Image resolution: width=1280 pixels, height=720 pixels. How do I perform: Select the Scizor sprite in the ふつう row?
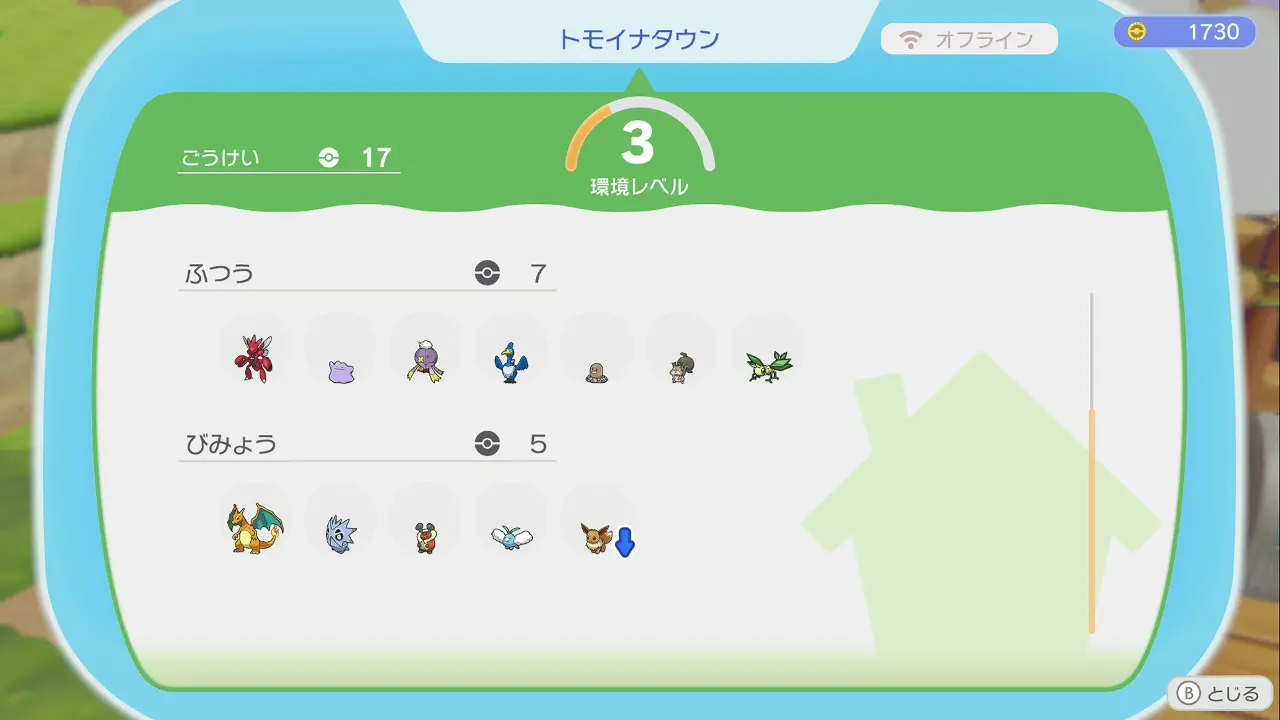[x=255, y=353]
